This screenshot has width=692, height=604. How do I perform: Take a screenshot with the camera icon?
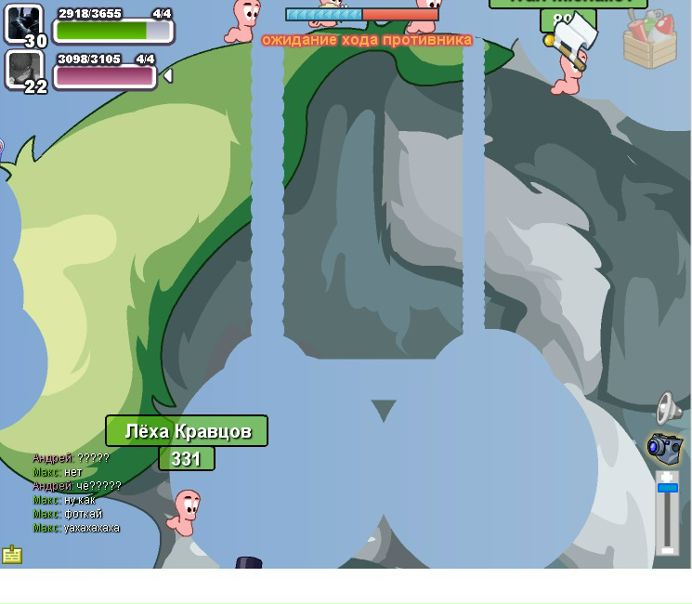click(x=664, y=447)
